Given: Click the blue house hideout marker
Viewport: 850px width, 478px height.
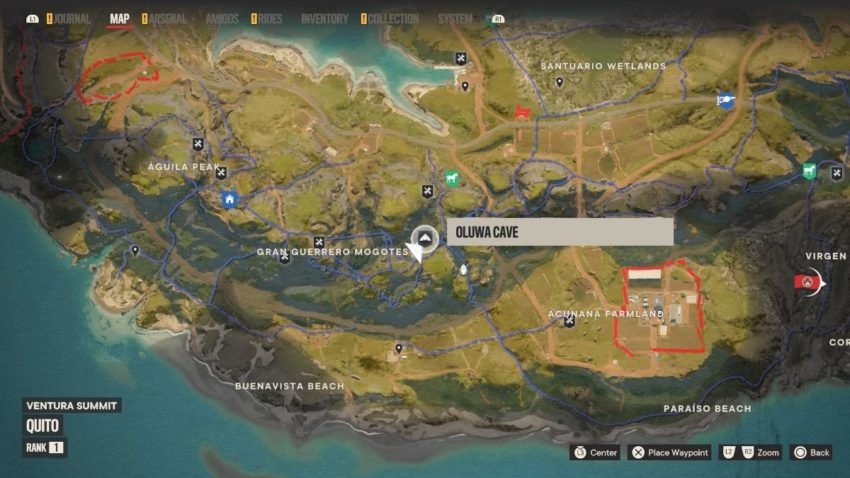Looking at the screenshot, I should [x=230, y=199].
